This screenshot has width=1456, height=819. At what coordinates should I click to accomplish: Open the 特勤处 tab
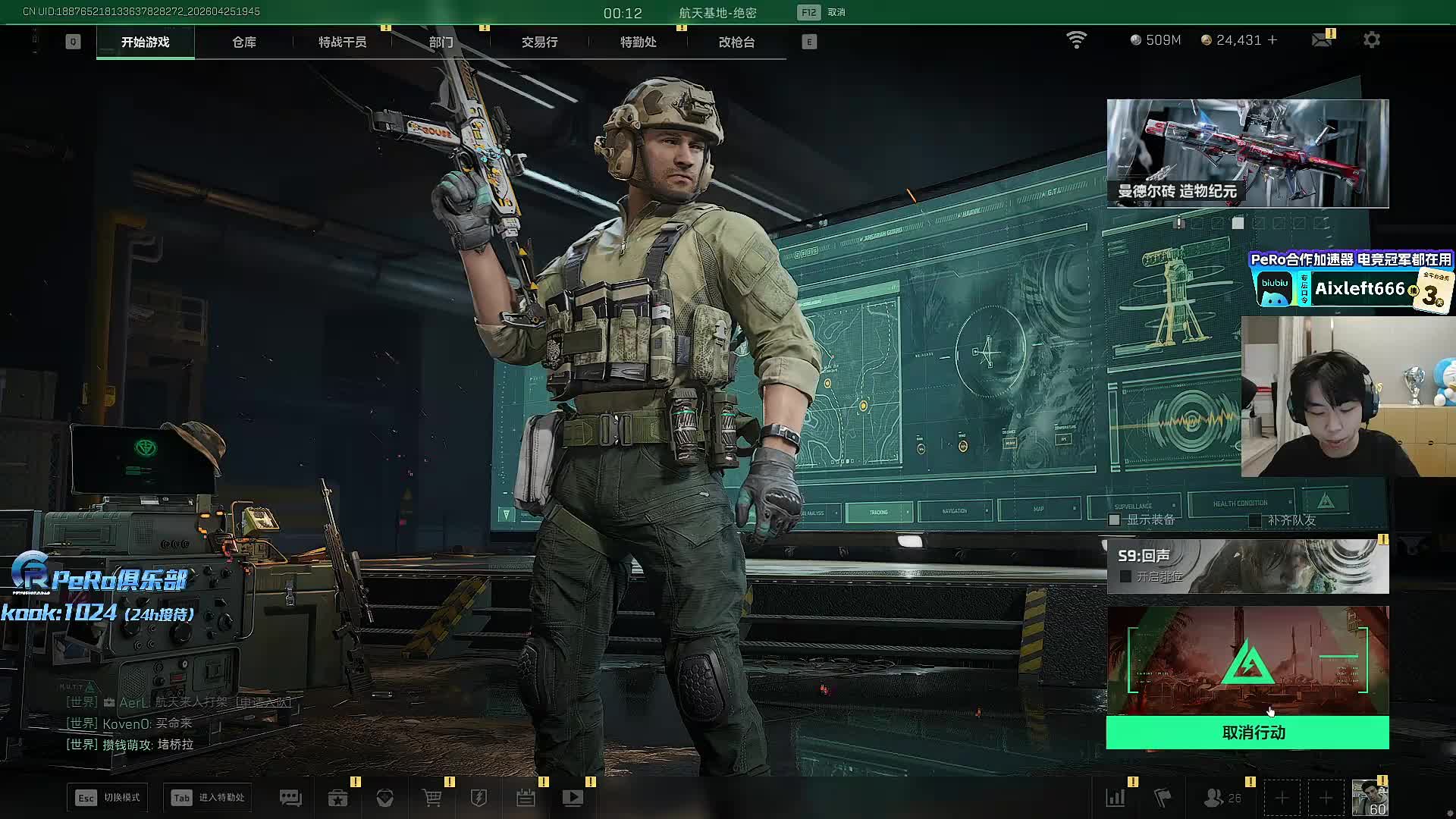(x=638, y=42)
